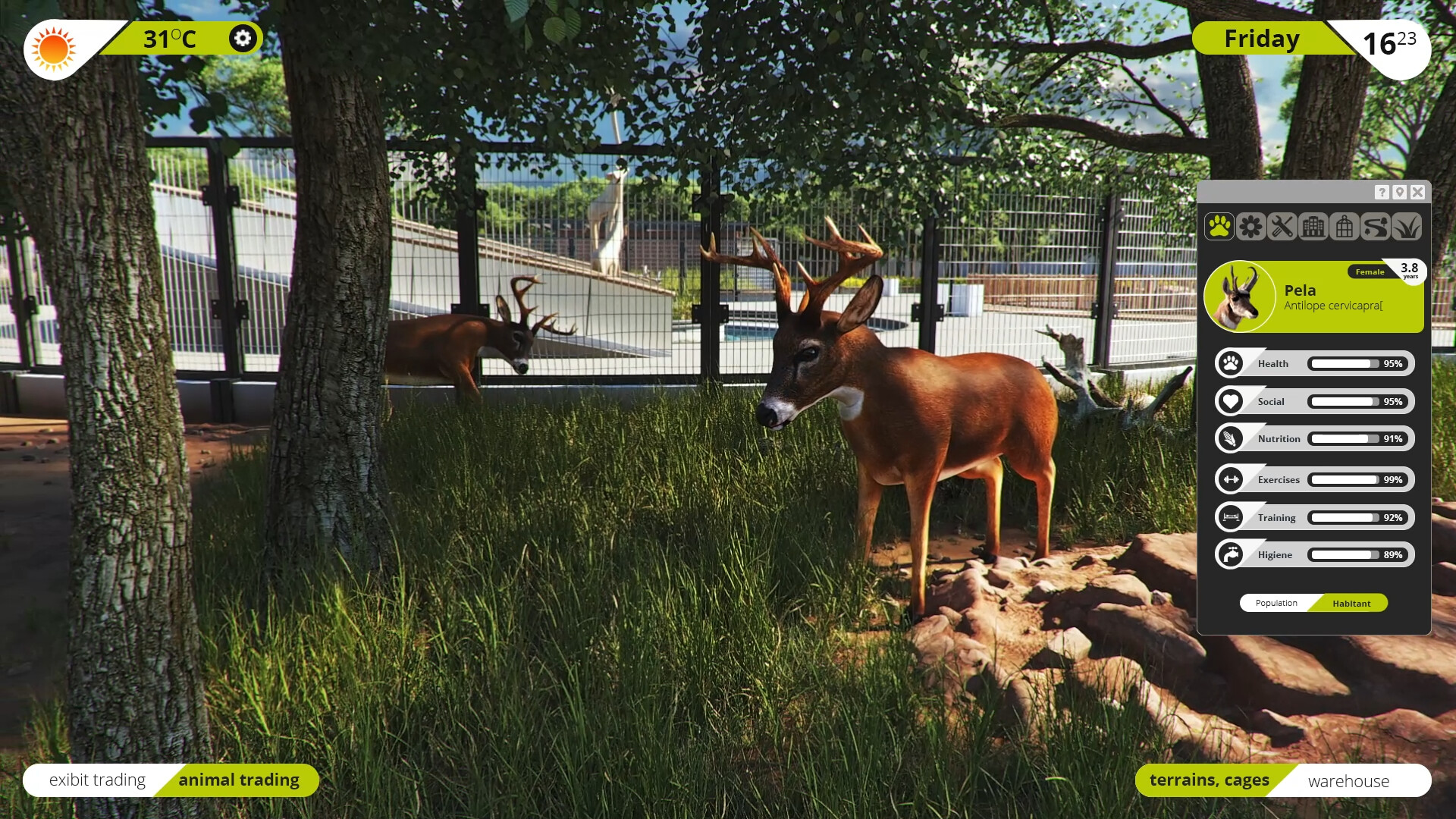This screenshot has width=1456, height=819.
Task: Open the exibit trading tab
Action: click(x=97, y=780)
